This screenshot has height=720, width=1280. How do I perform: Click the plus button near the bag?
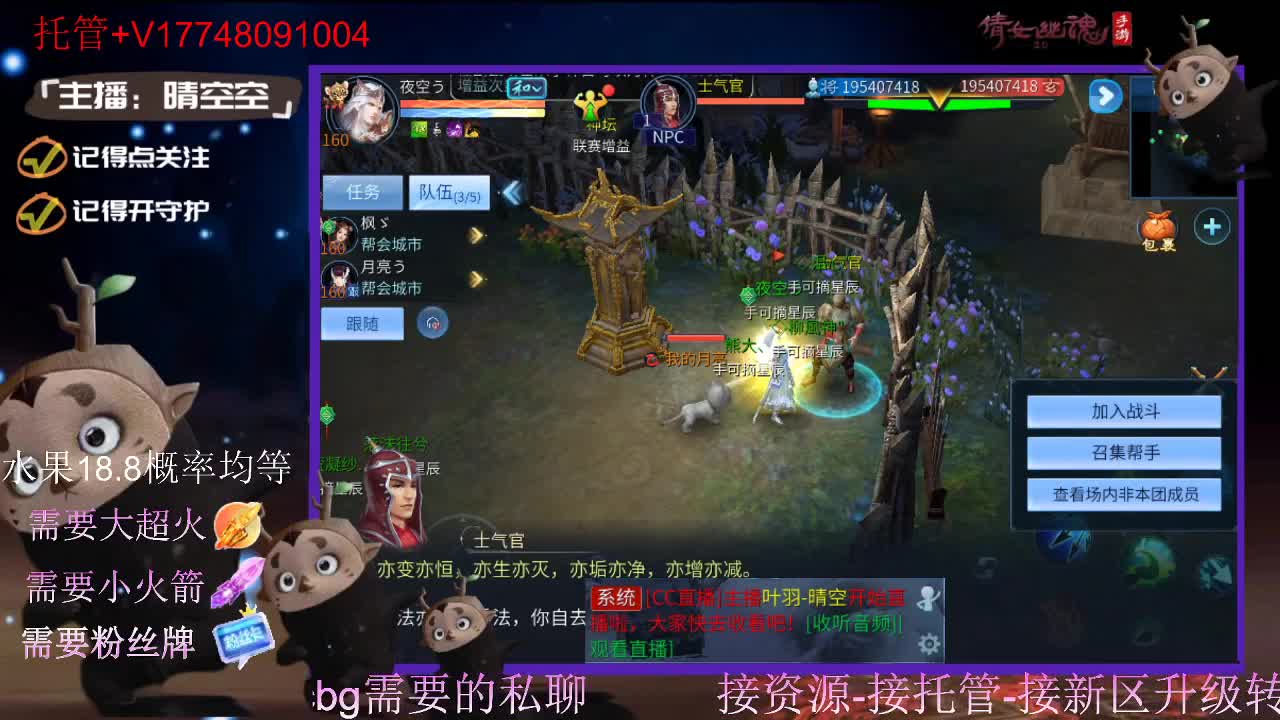(1211, 228)
